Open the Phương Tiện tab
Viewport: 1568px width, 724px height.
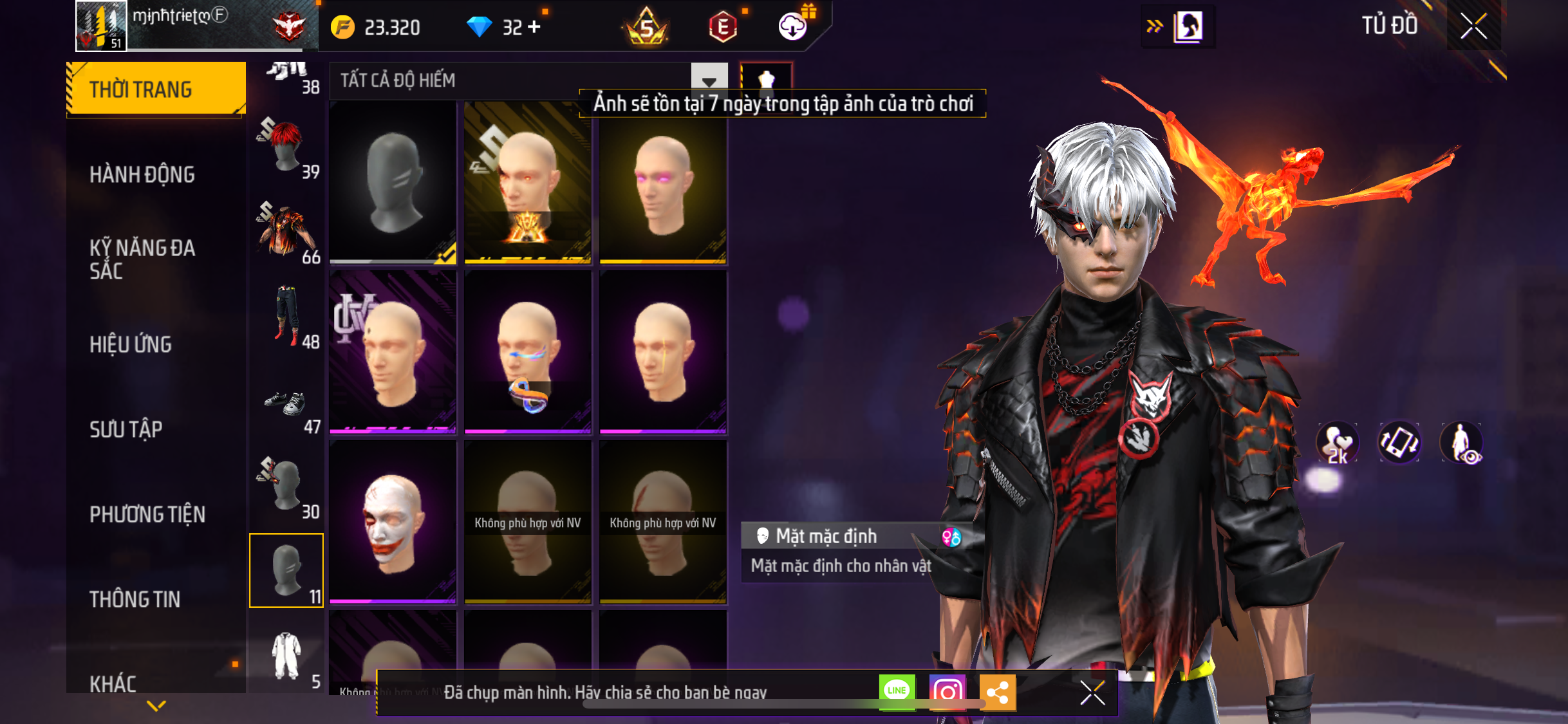click(147, 514)
